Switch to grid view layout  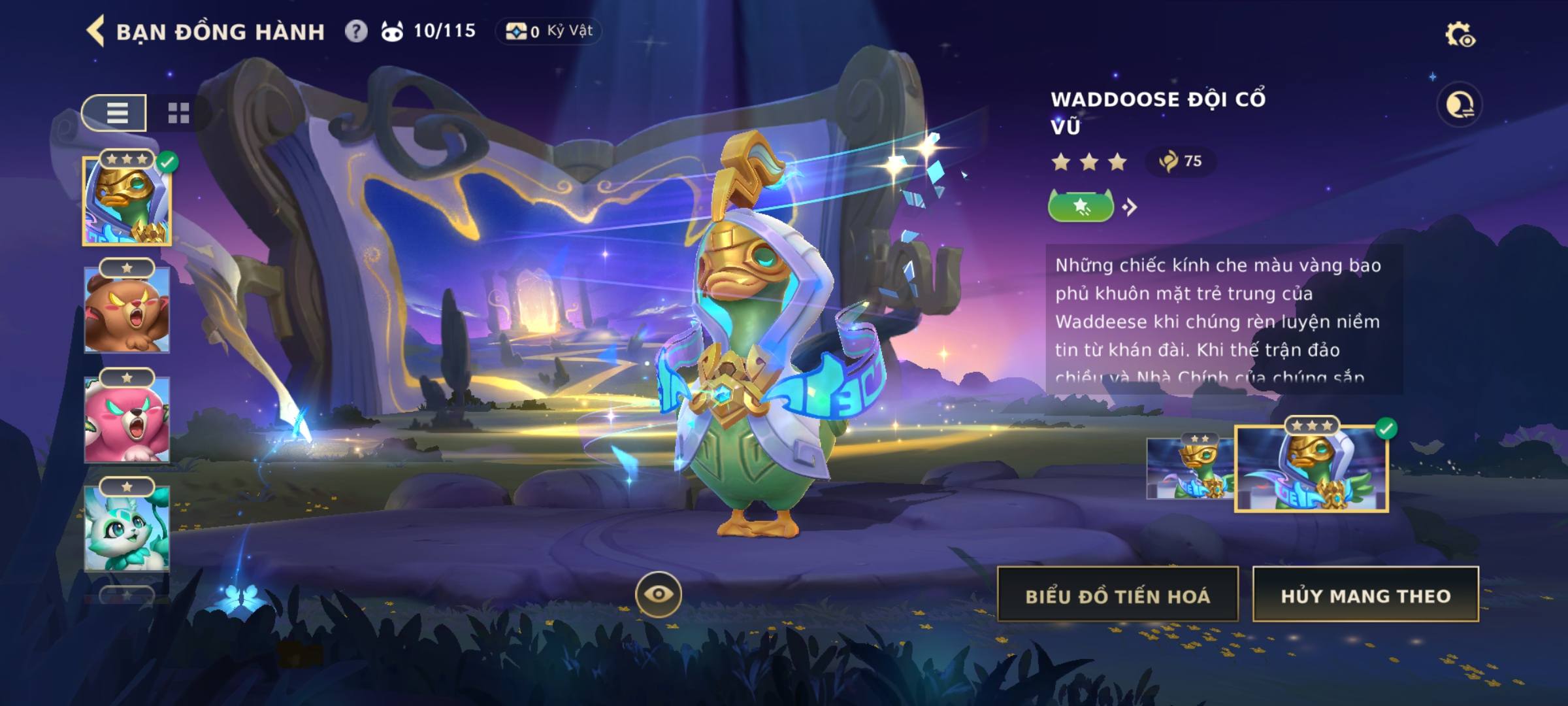pyautogui.click(x=178, y=113)
